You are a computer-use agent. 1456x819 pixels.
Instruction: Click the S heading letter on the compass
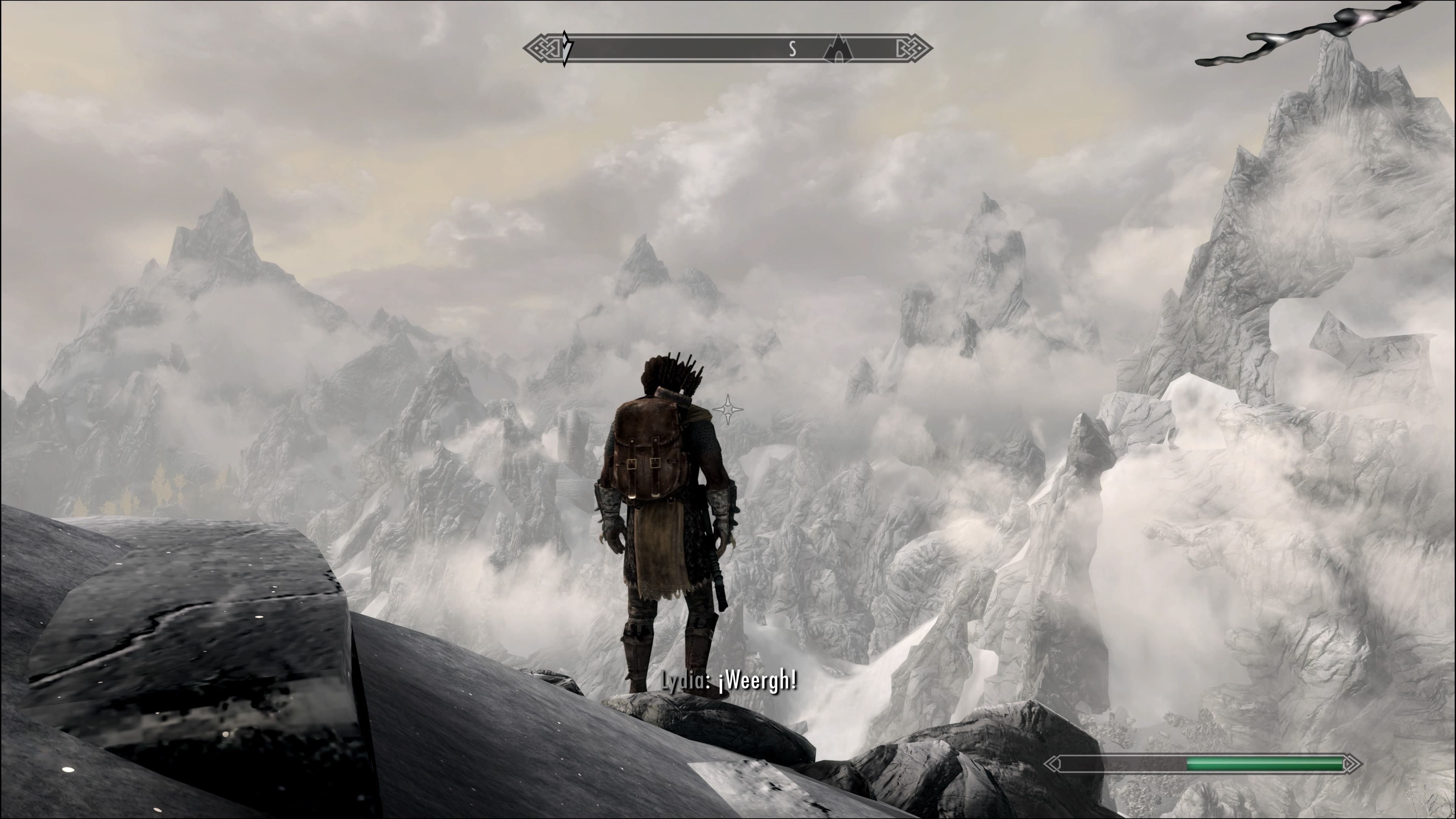tap(792, 49)
